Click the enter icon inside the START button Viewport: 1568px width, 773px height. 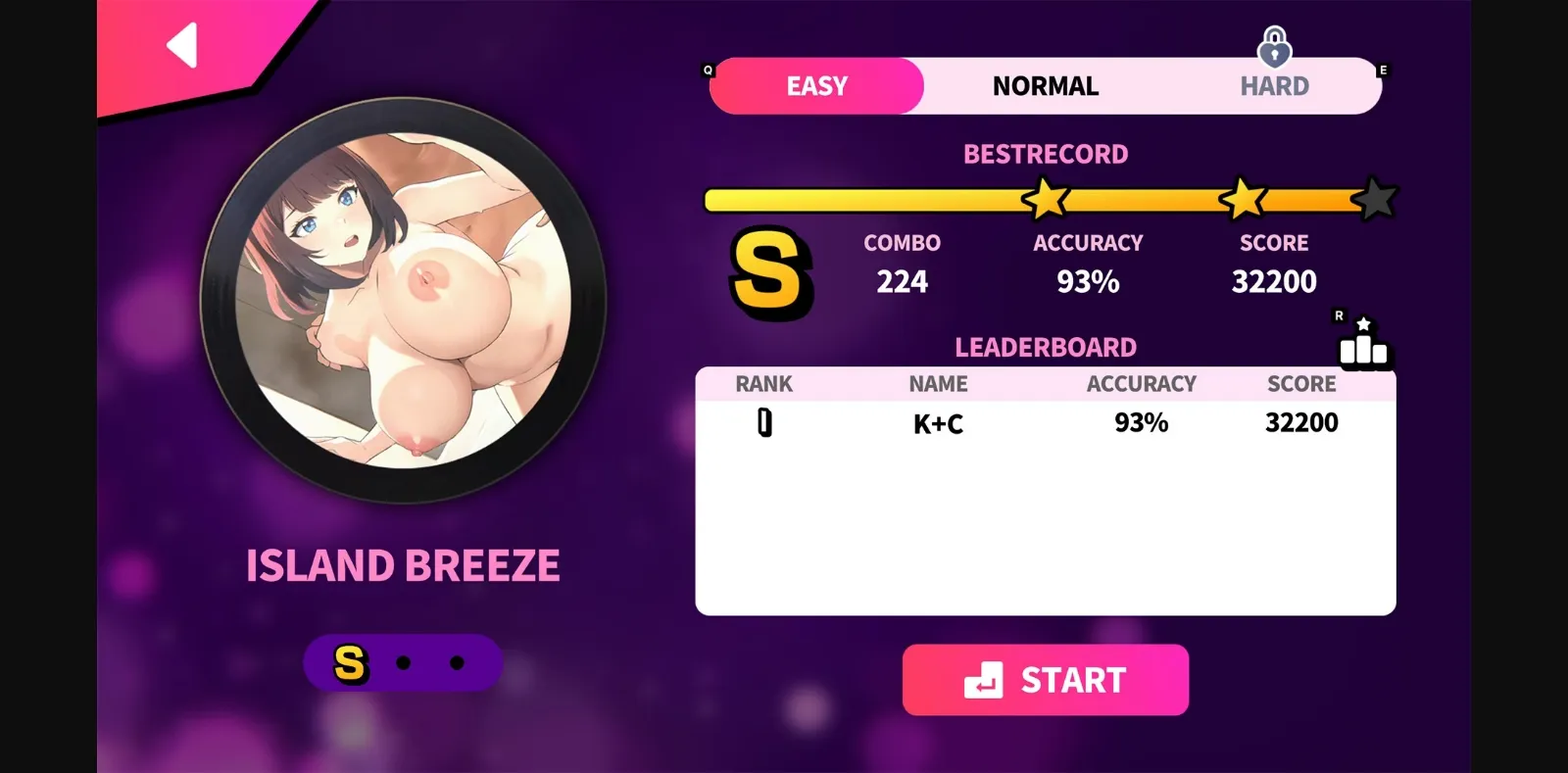click(x=985, y=679)
